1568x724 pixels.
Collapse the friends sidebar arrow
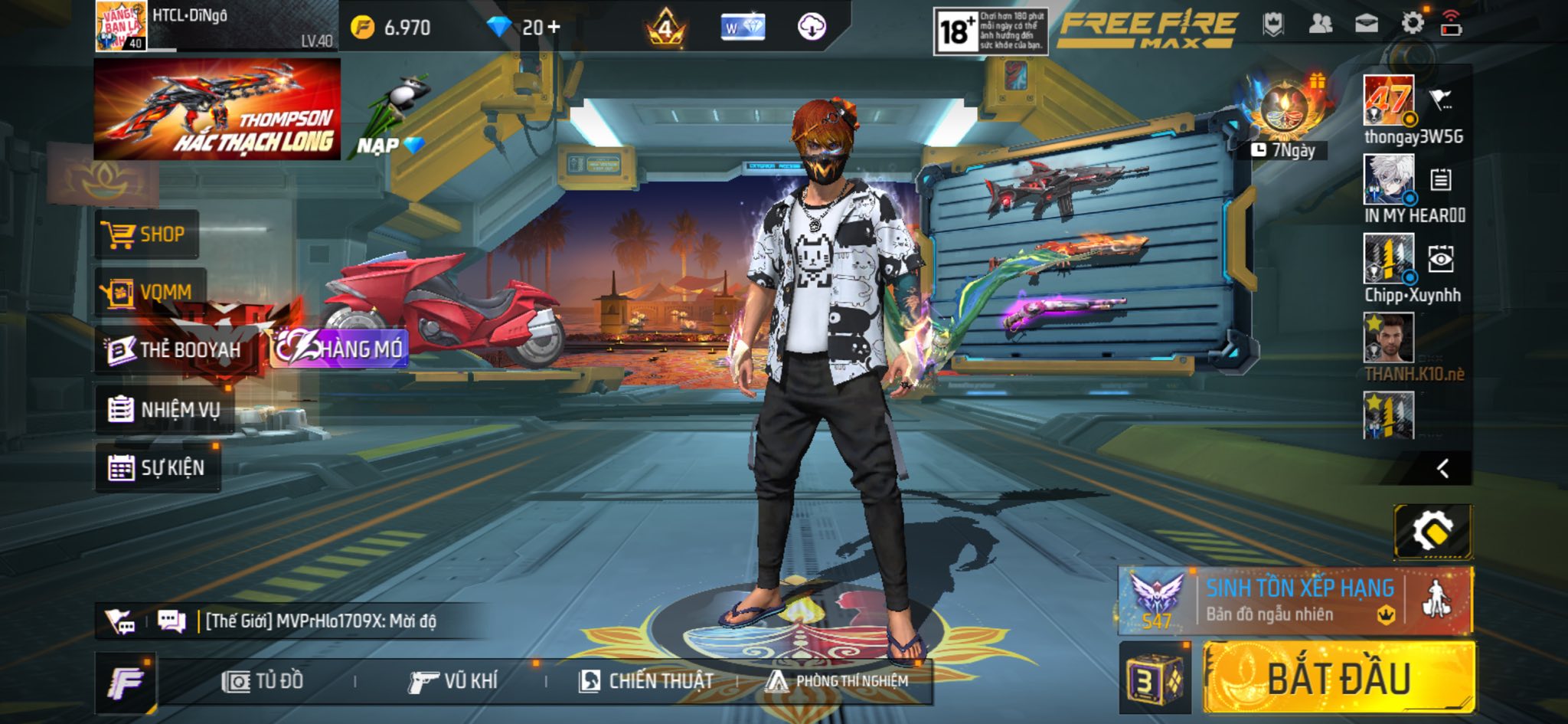coord(1443,468)
